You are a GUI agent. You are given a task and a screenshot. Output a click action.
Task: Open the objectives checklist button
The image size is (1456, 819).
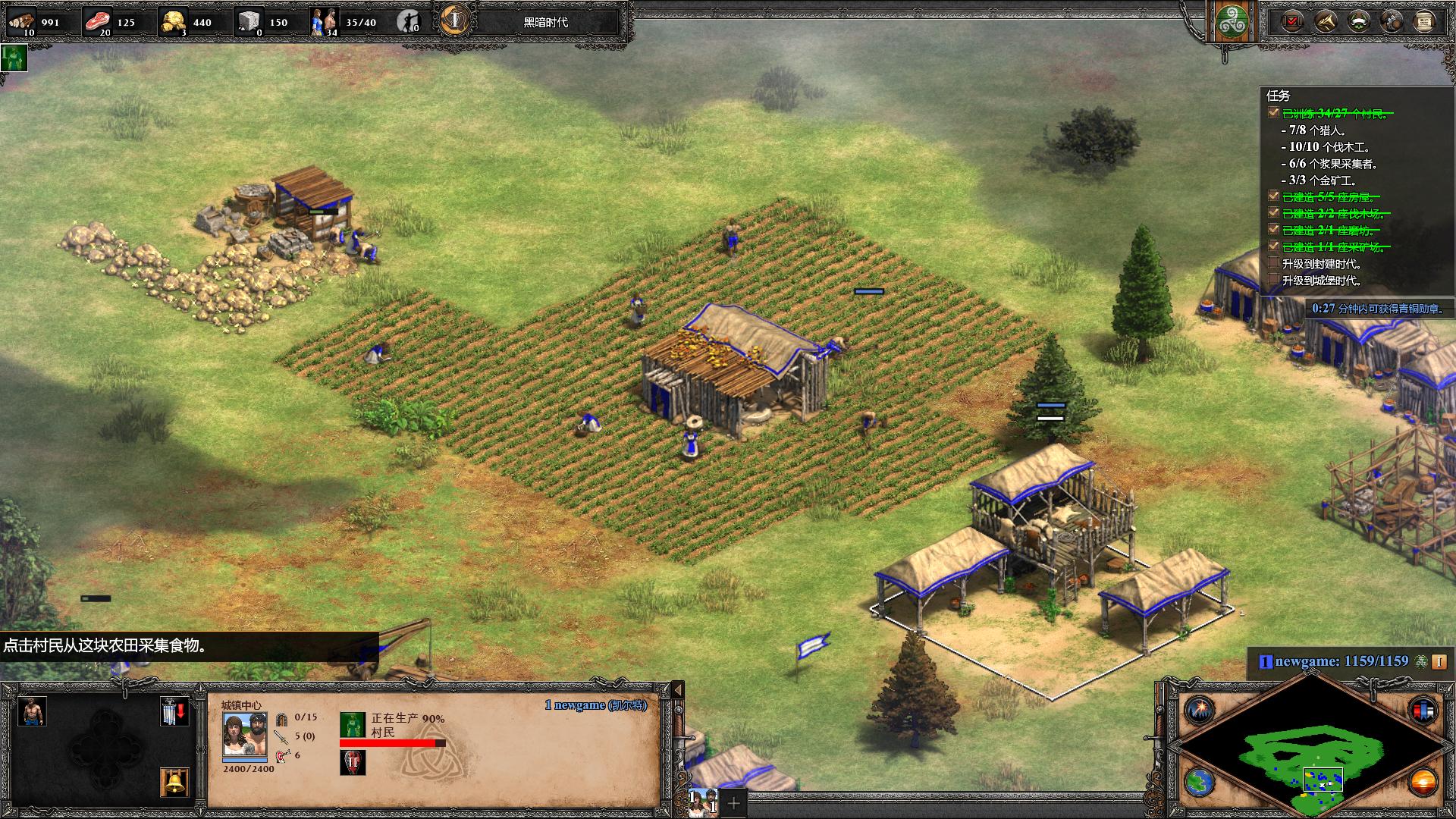1292,21
